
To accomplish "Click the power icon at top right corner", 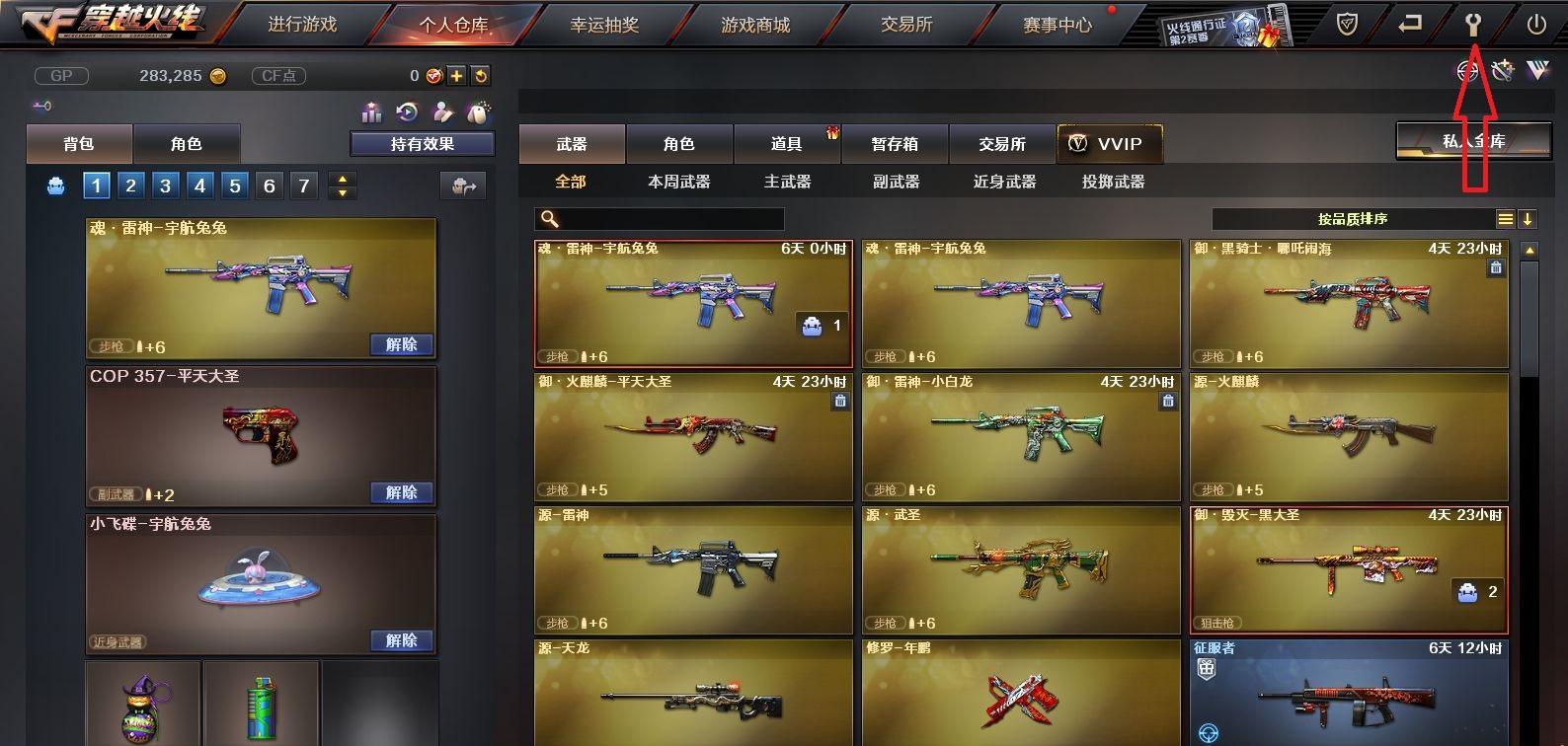I will coord(1536,25).
